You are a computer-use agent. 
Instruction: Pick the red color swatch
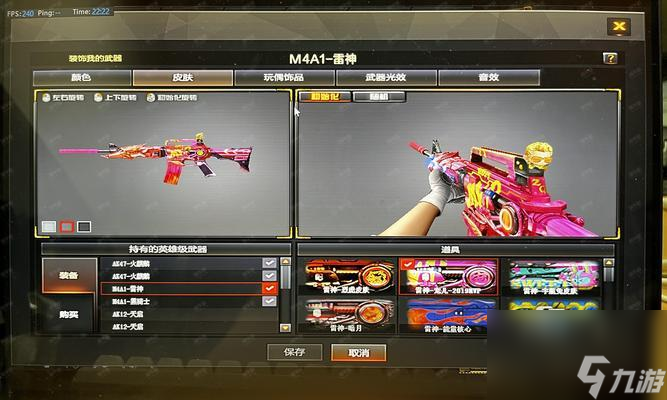pyautogui.click(x=66, y=227)
